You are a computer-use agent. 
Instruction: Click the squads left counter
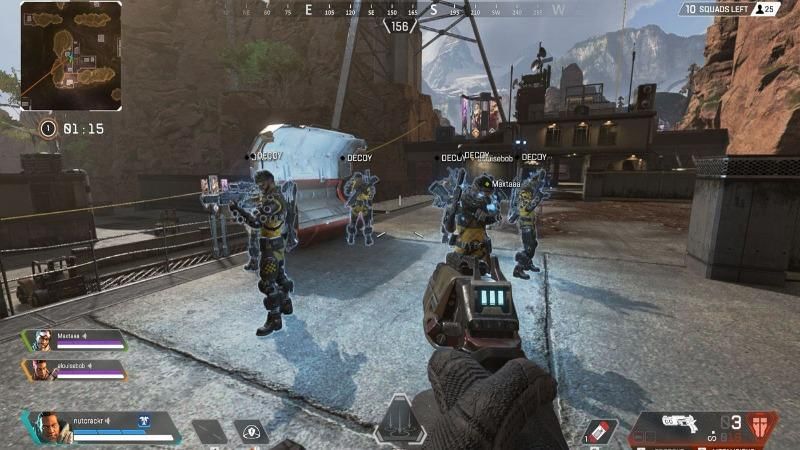click(x=731, y=9)
